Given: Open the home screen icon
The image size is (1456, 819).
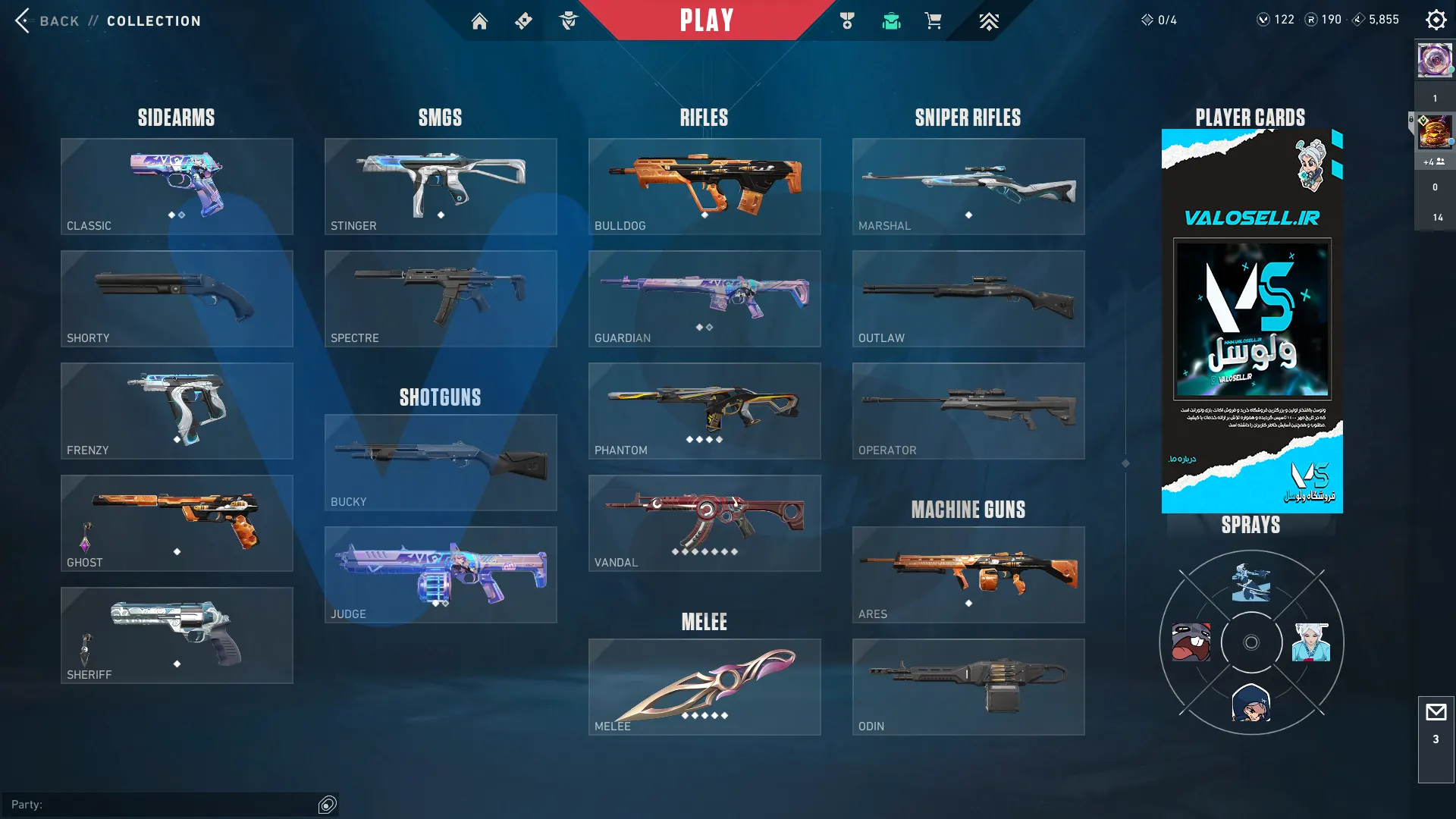Looking at the screenshot, I should [479, 21].
